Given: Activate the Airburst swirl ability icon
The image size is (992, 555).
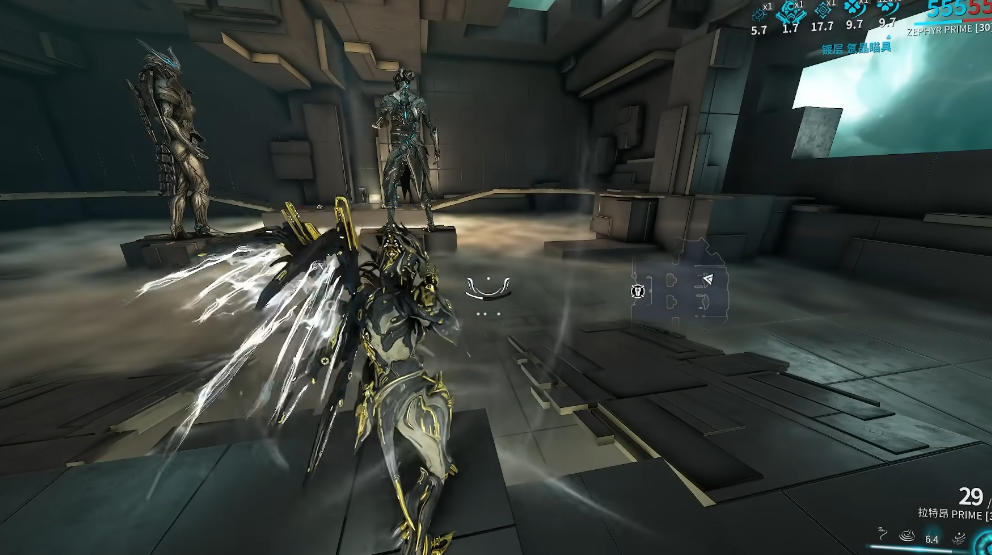Looking at the screenshot, I should coord(907,538).
